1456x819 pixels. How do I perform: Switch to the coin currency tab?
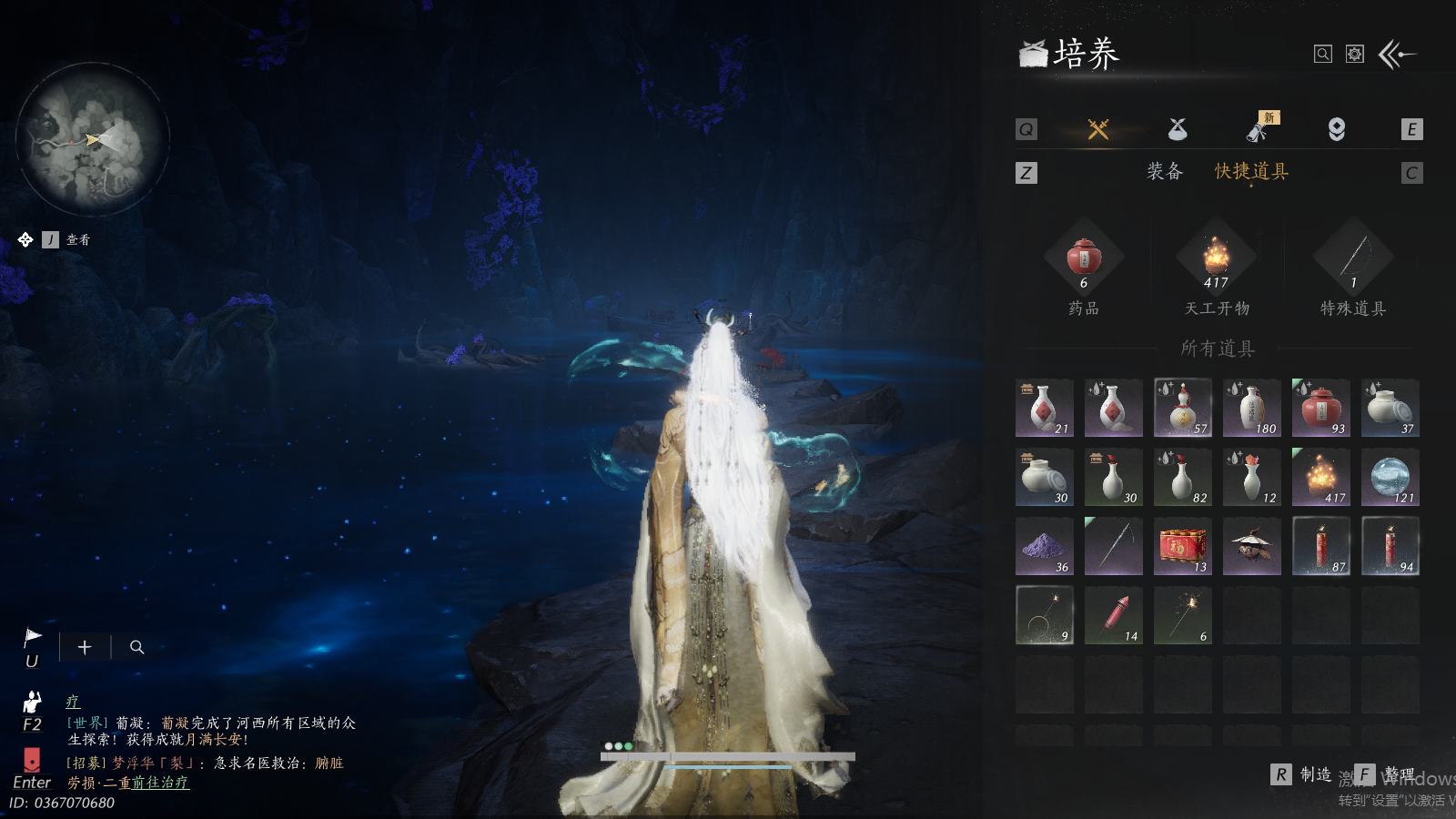click(x=1336, y=129)
